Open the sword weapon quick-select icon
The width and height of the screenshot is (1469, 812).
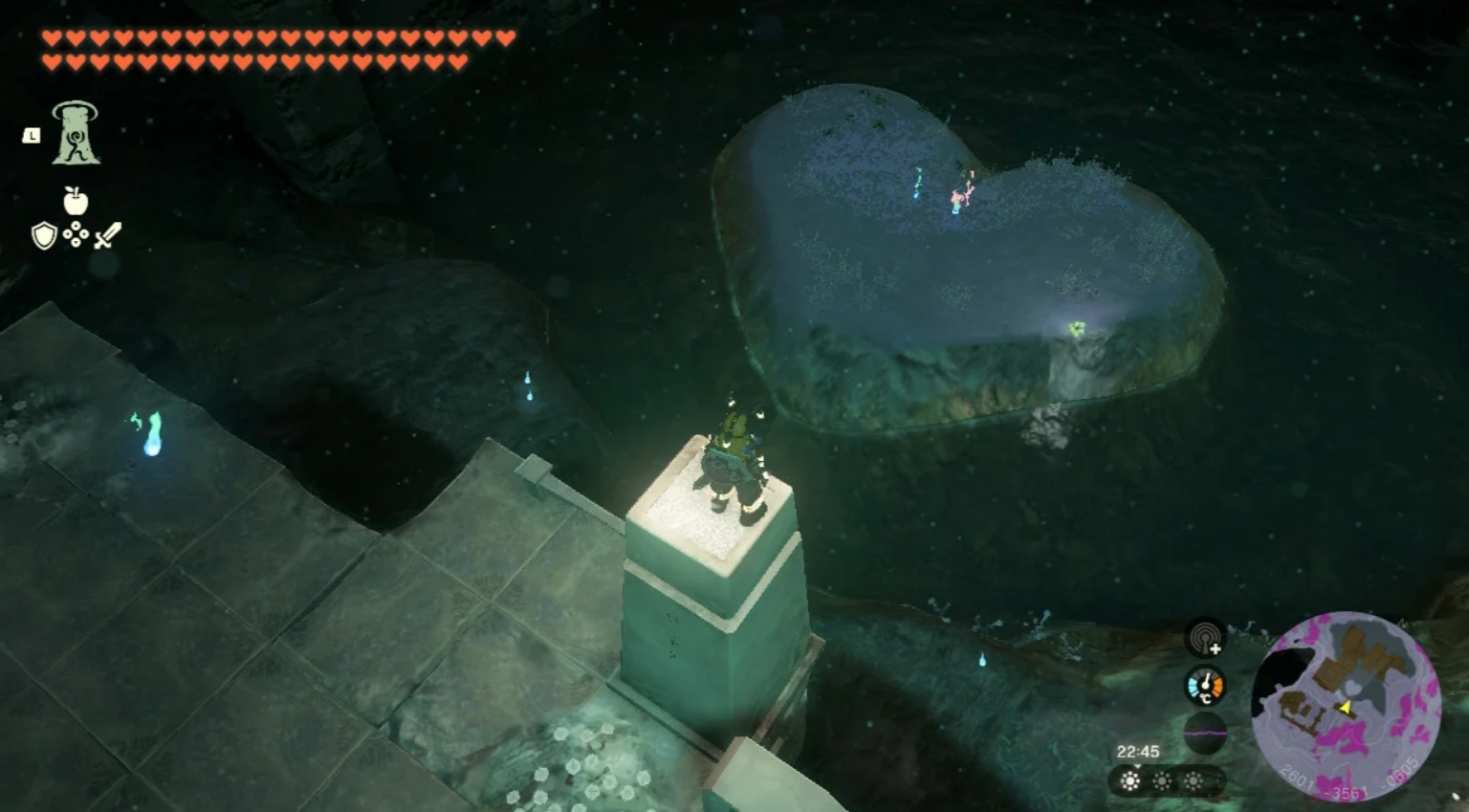click(108, 235)
